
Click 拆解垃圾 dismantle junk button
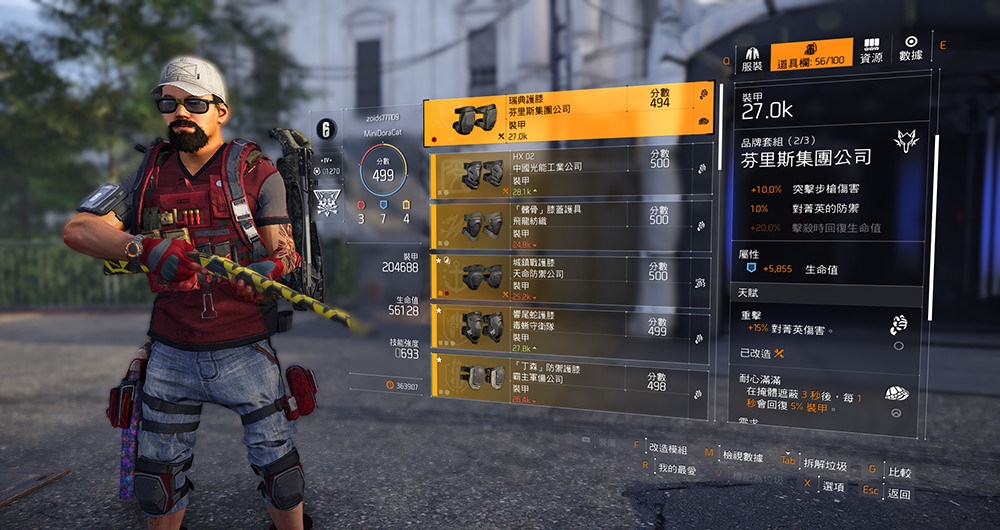tap(824, 464)
